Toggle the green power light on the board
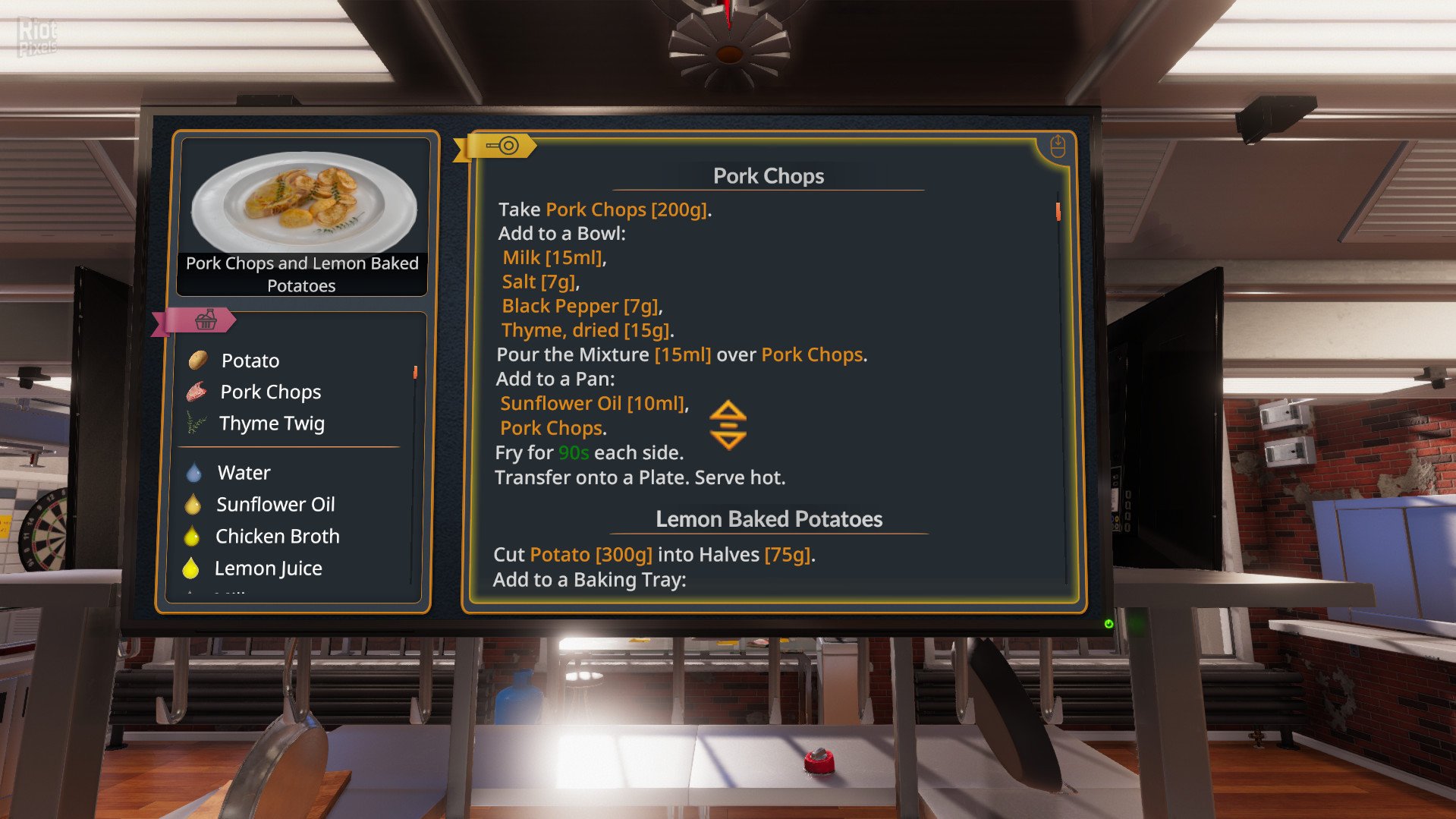 tap(1109, 624)
